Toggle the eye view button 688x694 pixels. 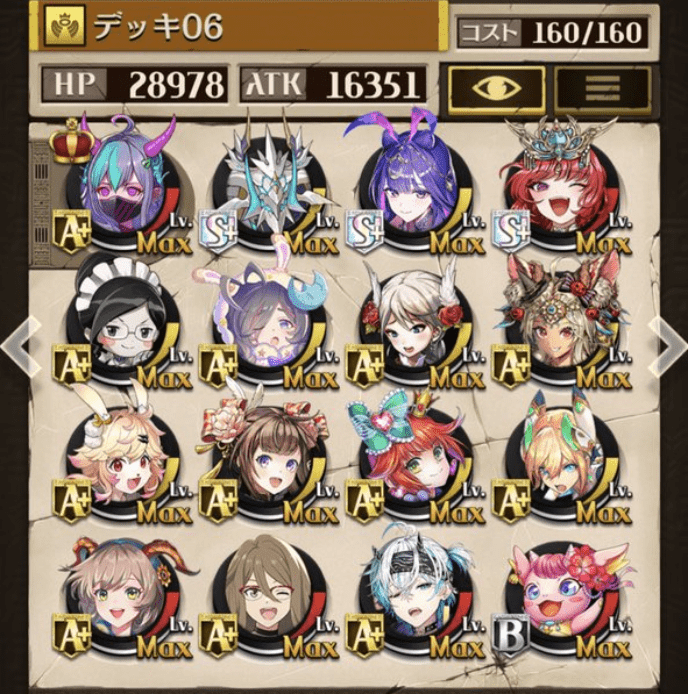[496, 86]
